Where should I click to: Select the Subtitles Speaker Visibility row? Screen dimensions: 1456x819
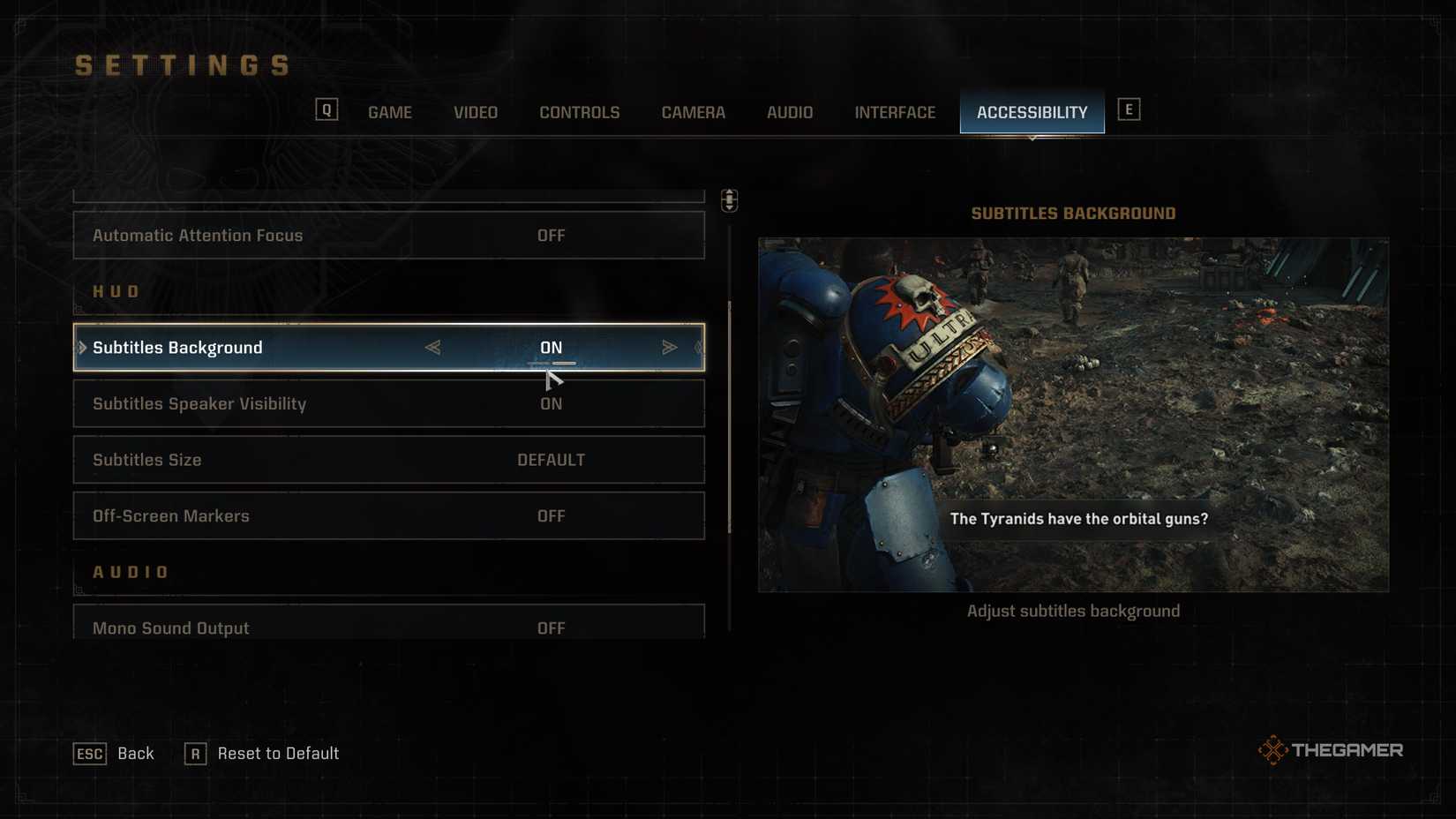(388, 404)
